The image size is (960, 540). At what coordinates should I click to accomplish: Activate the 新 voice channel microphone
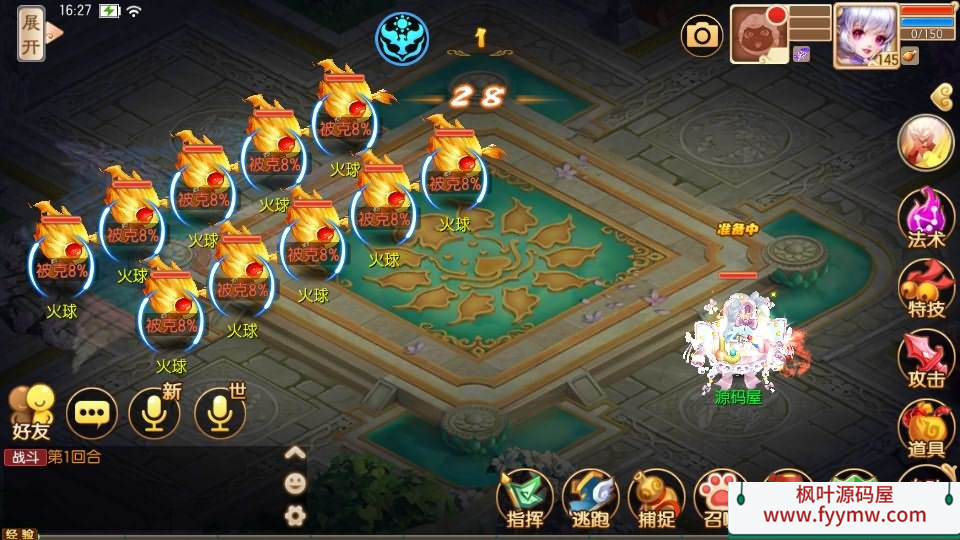coord(155,413)
